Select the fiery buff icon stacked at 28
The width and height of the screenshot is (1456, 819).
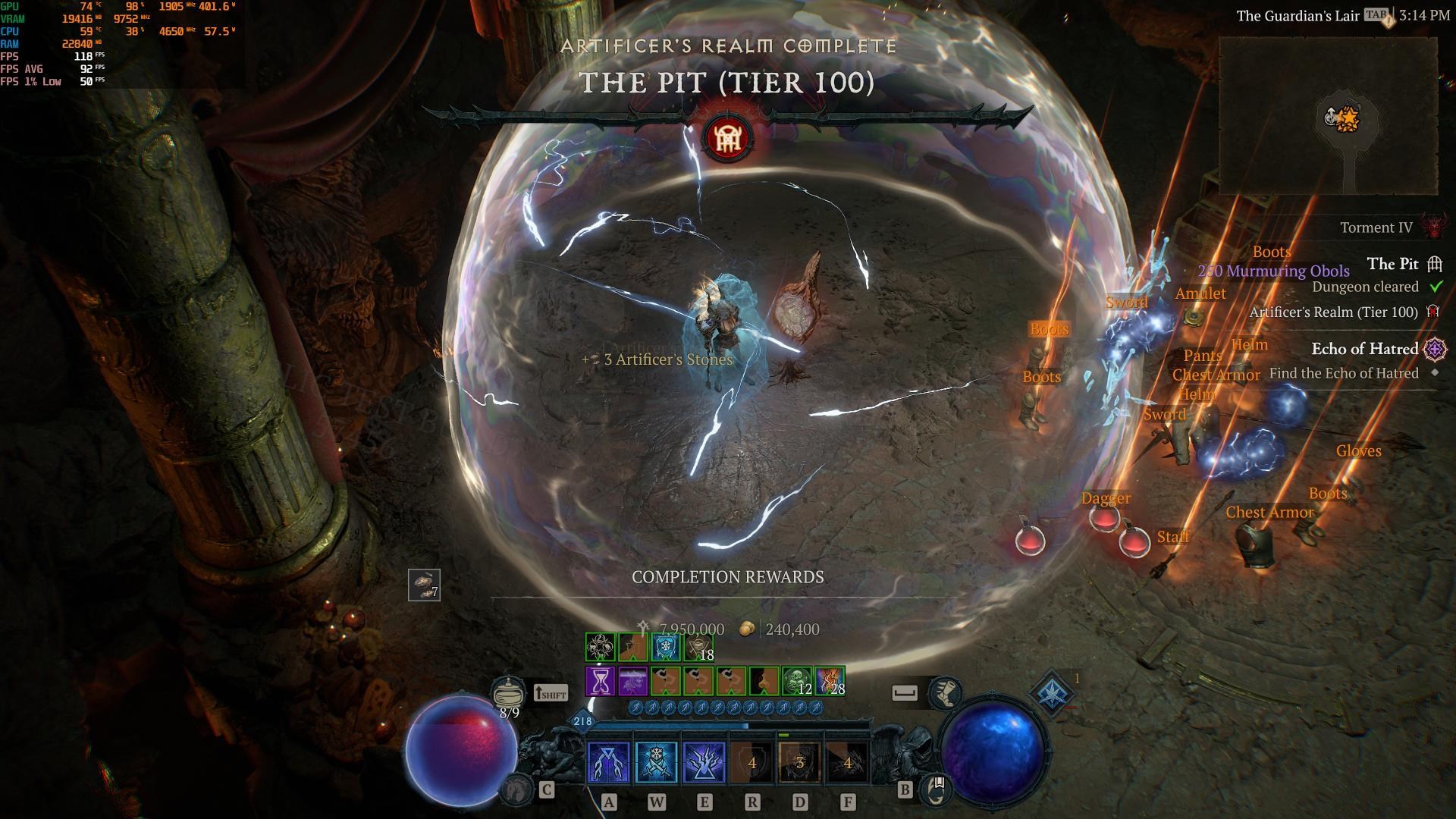coord(830,681)
